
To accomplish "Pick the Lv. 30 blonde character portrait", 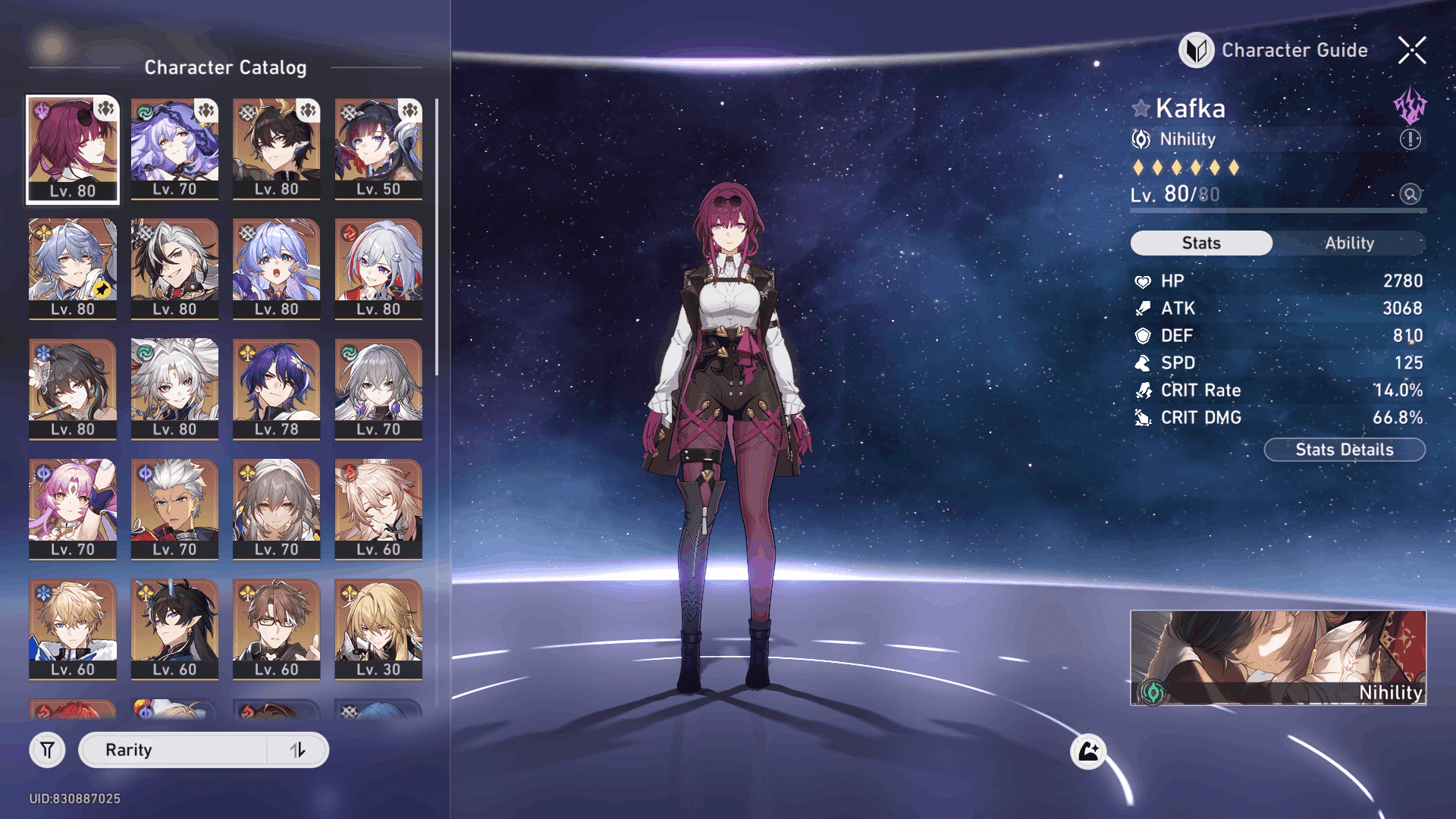I will point(378,629).
